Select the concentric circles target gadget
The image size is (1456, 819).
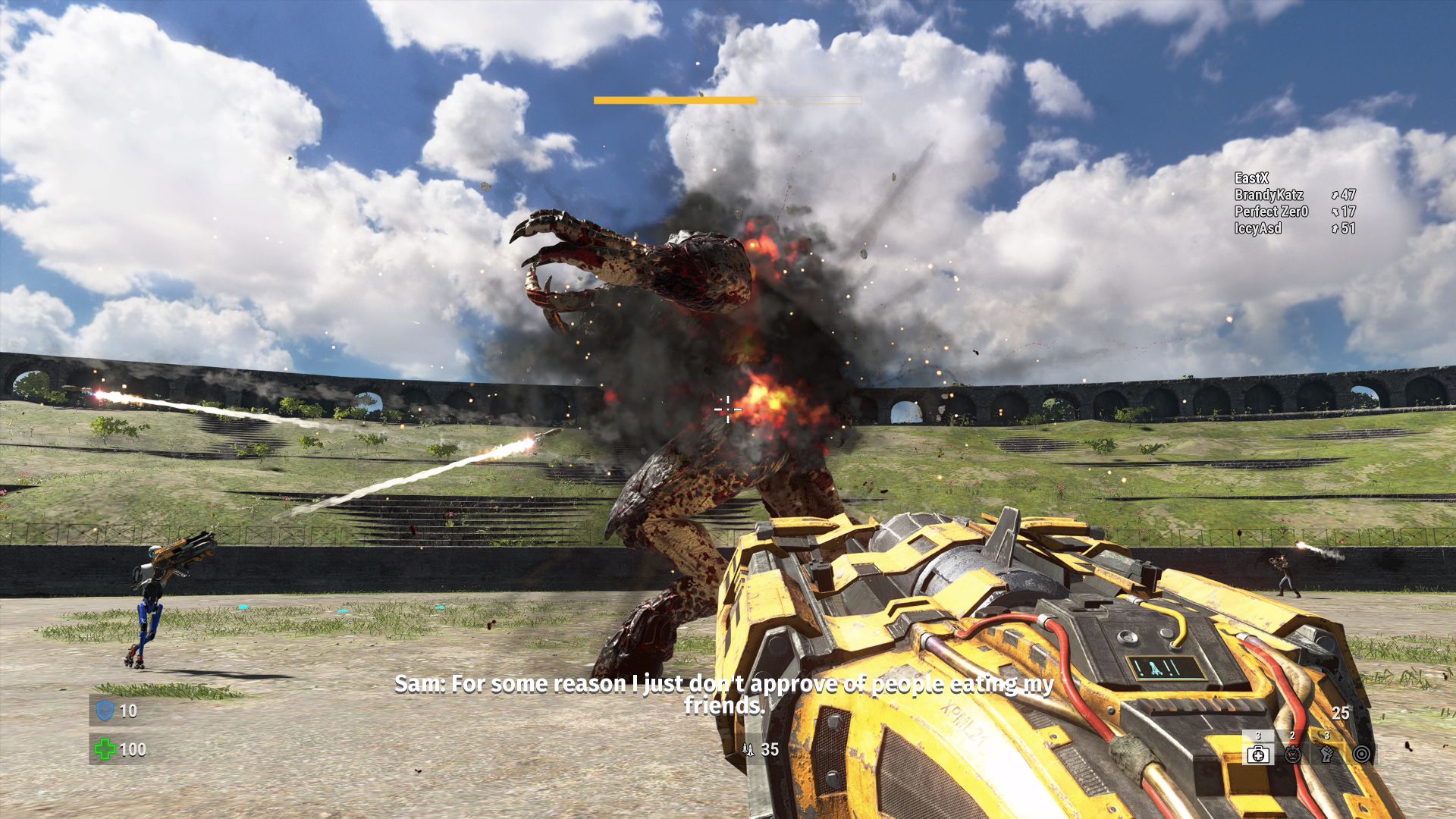(1362, 754)
